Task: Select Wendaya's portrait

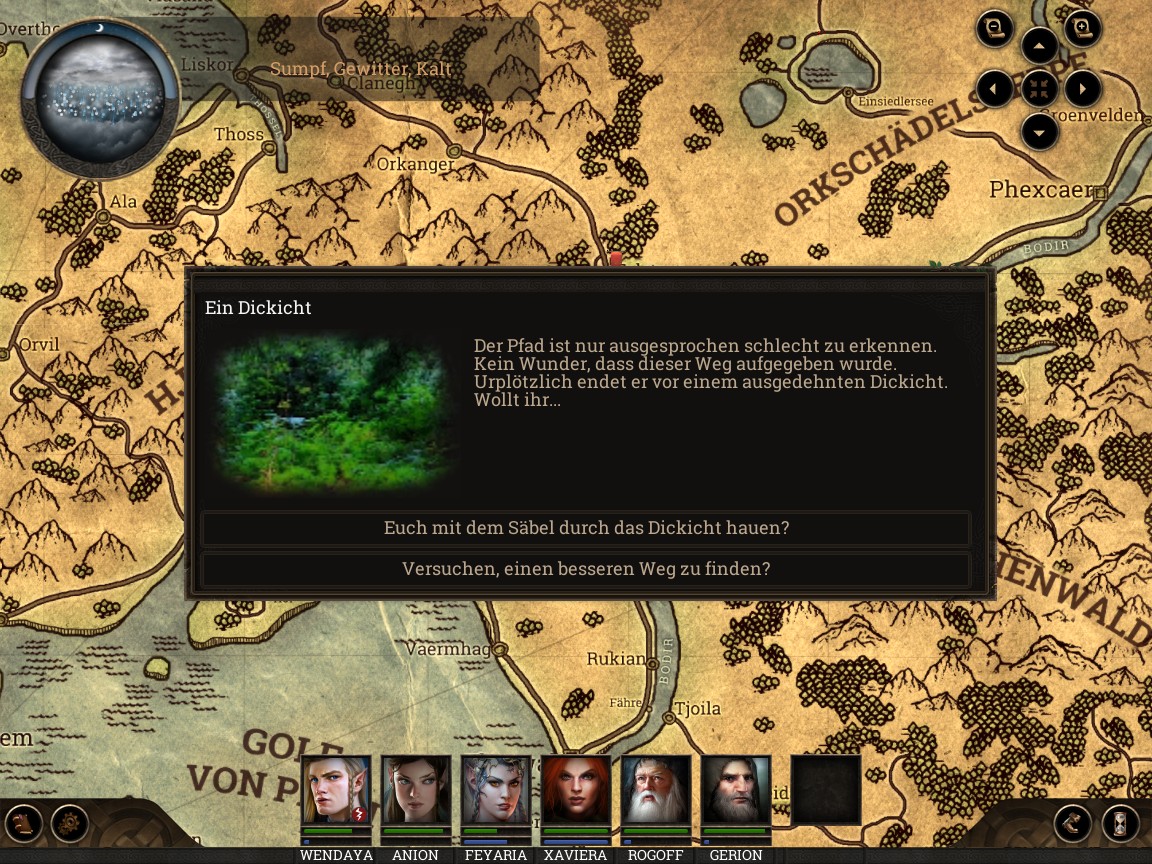Action: tap(336, 790)
